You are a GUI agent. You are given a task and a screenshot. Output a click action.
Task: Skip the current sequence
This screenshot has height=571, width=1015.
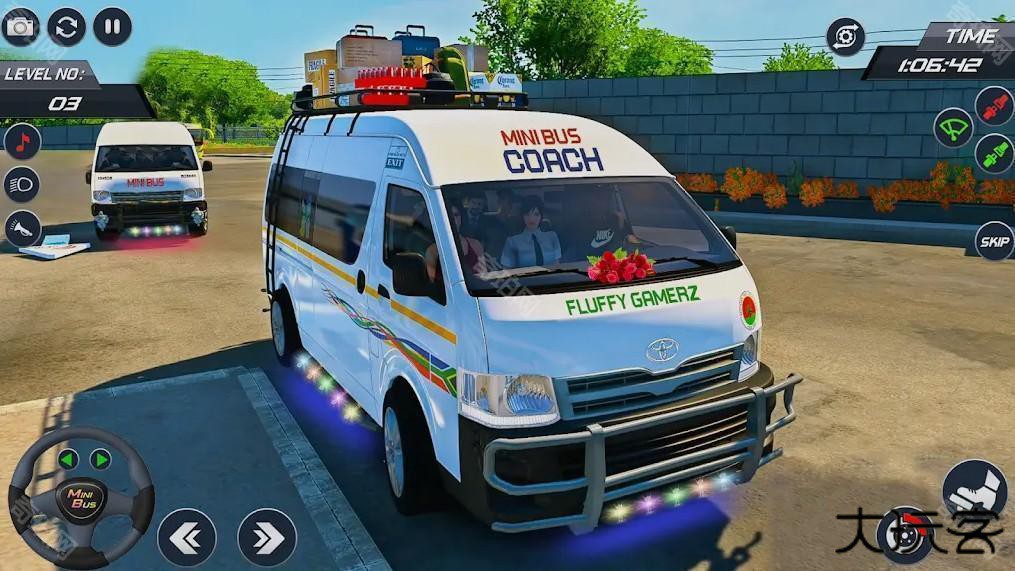tap(994, 241)
